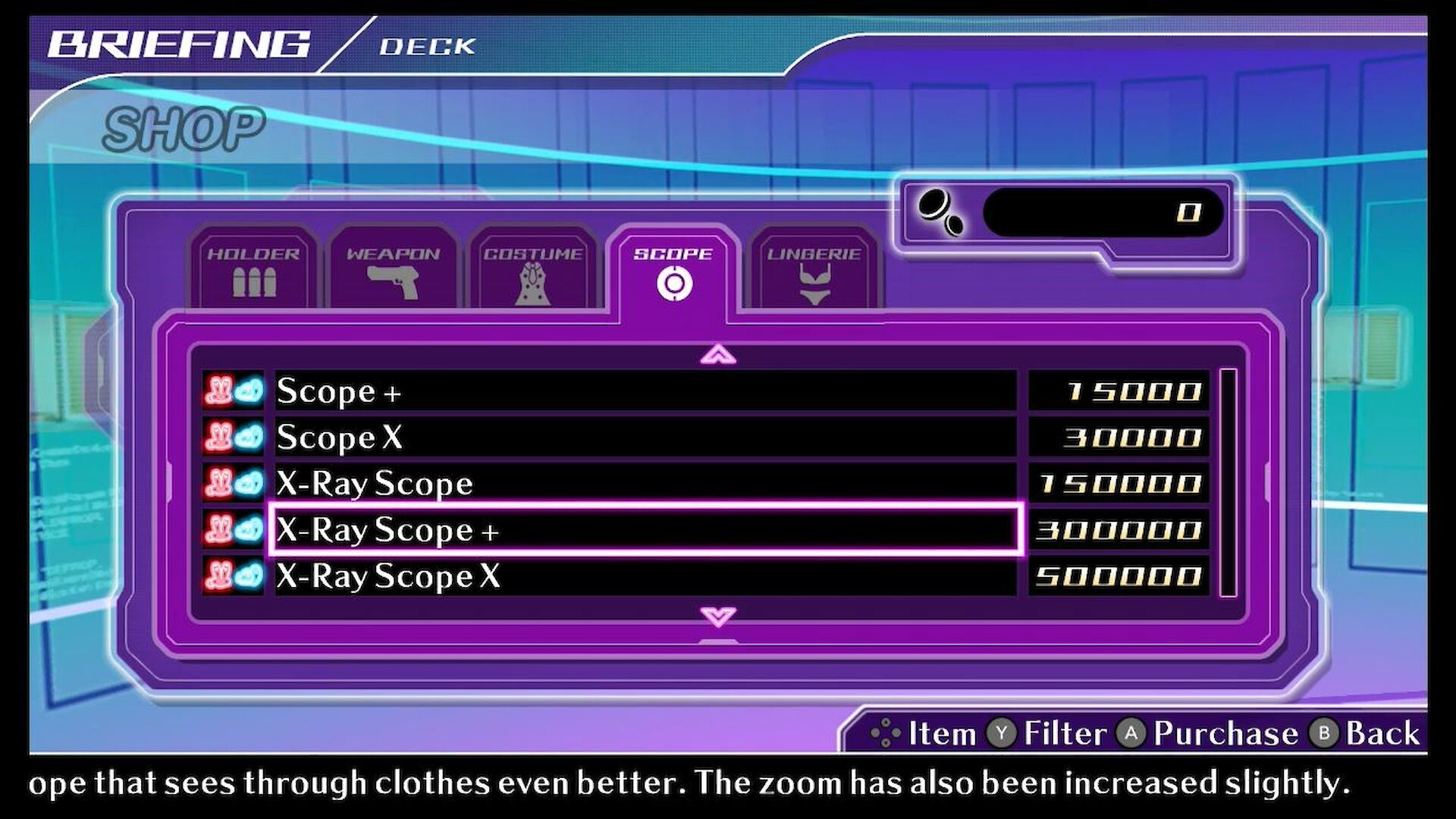
Task: Click the down arrow below the list
Action: click(x=718, y=616)
